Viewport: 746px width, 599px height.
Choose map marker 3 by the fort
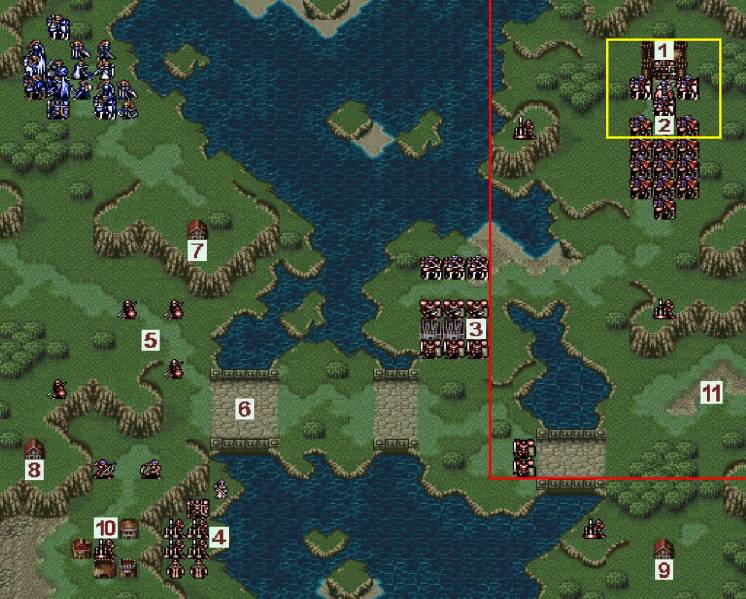[475, 329]
